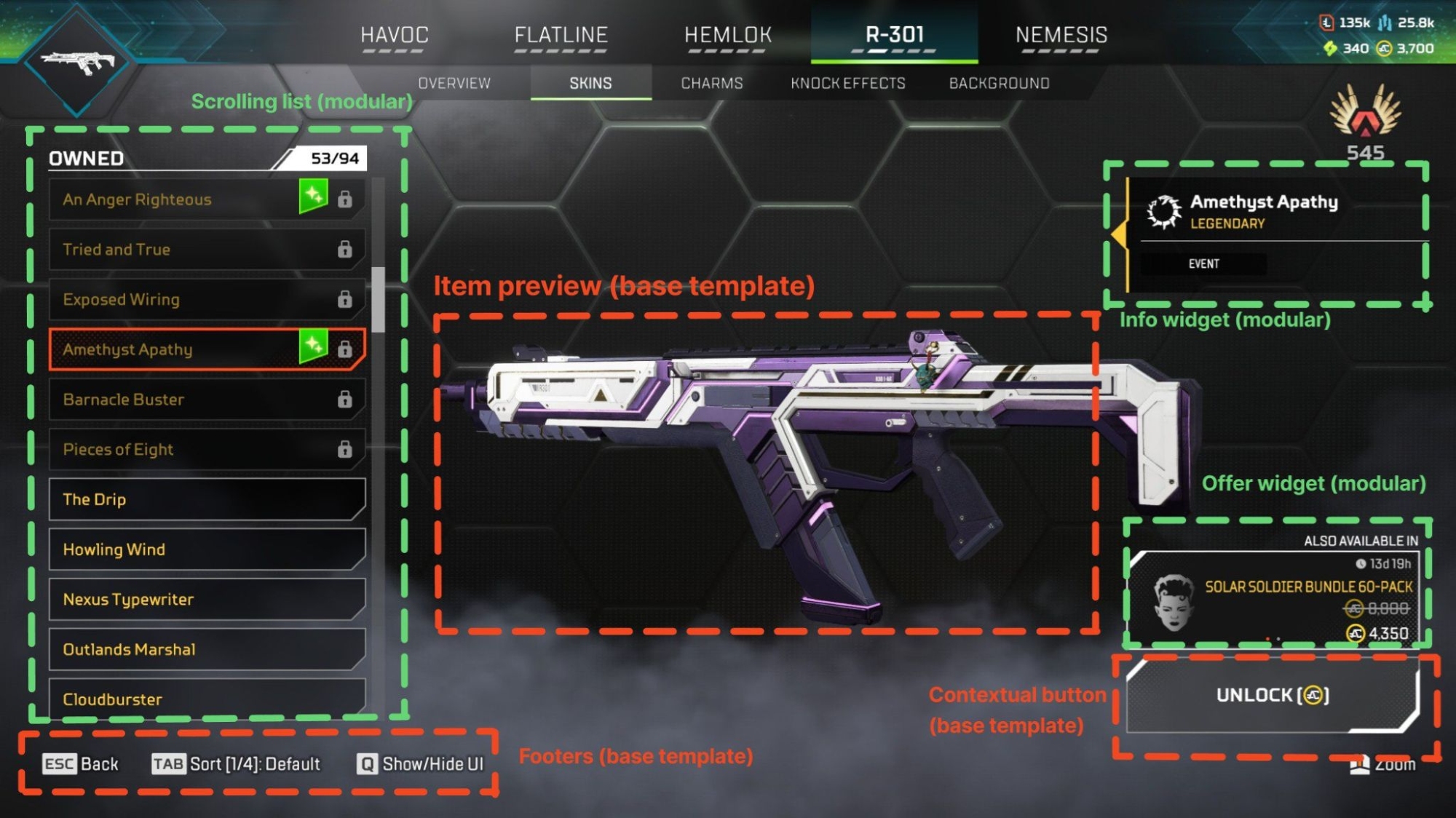Screen dimensions: 1456x818
Task: Click the UNLOCK button
Action: click(1272, 696)
